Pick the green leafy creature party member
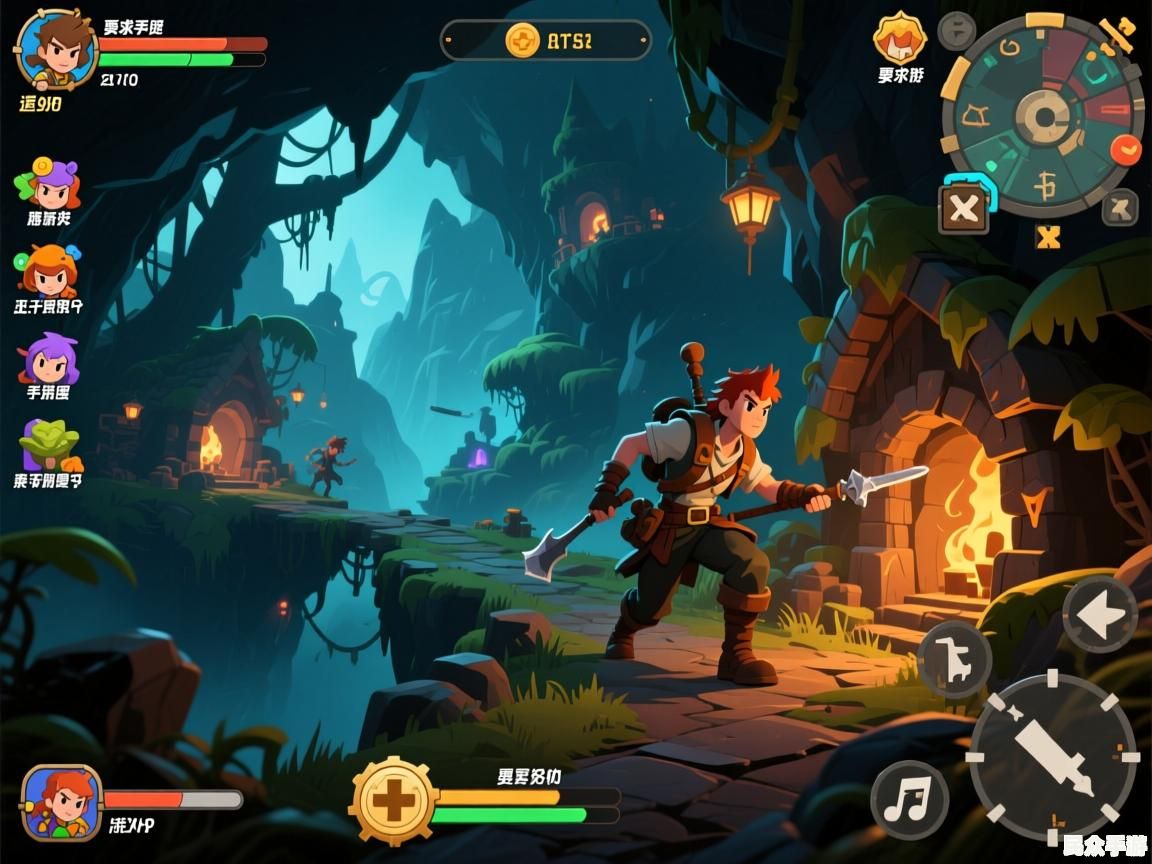 [x=50, y=445]
